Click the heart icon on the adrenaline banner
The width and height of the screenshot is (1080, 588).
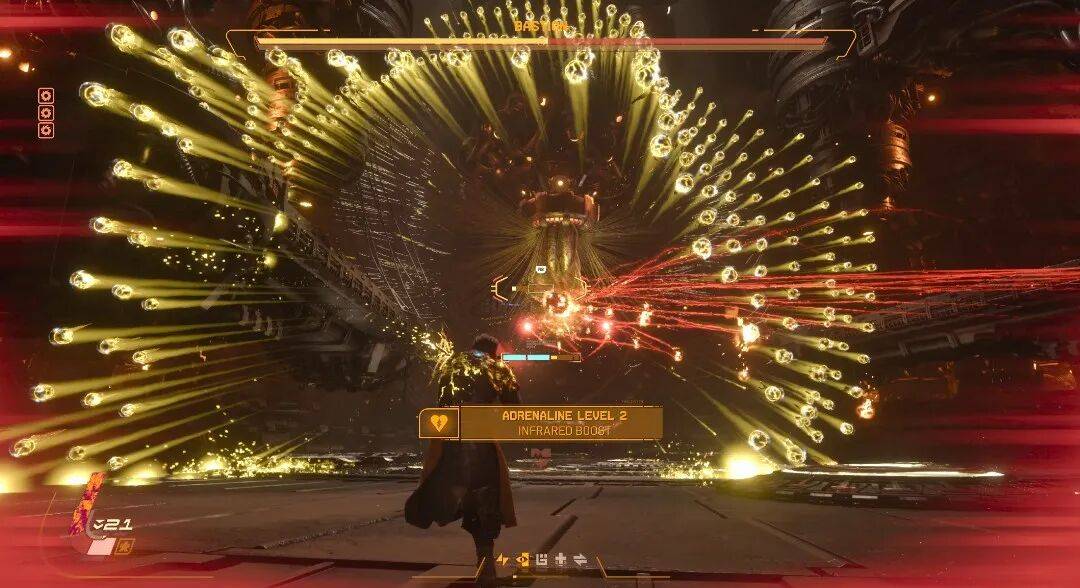point(438,423)
